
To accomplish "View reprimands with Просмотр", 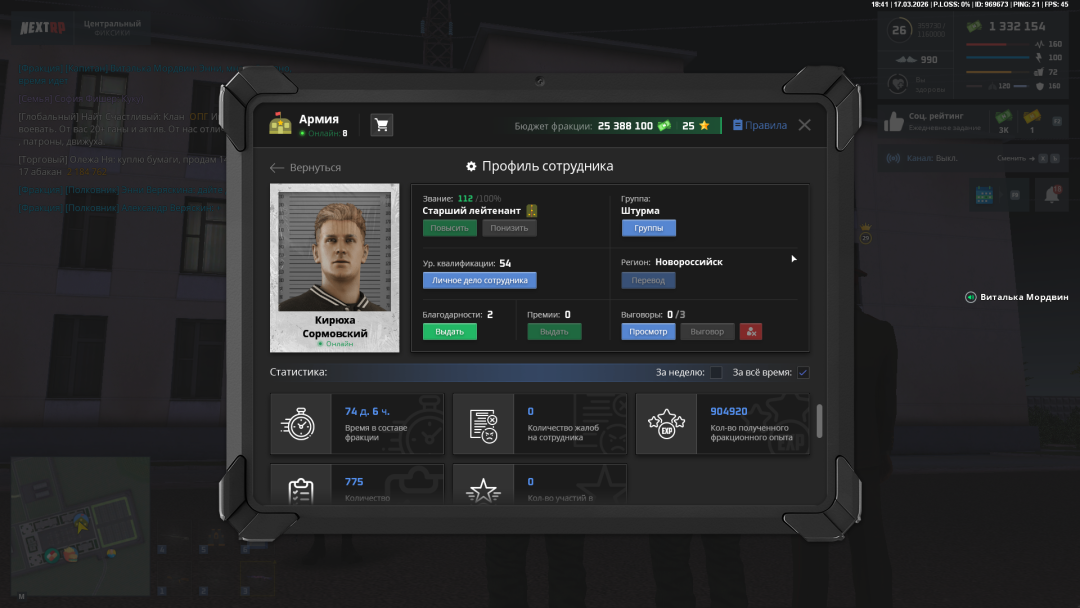I will pyautogui.click(x=648, y=331).
